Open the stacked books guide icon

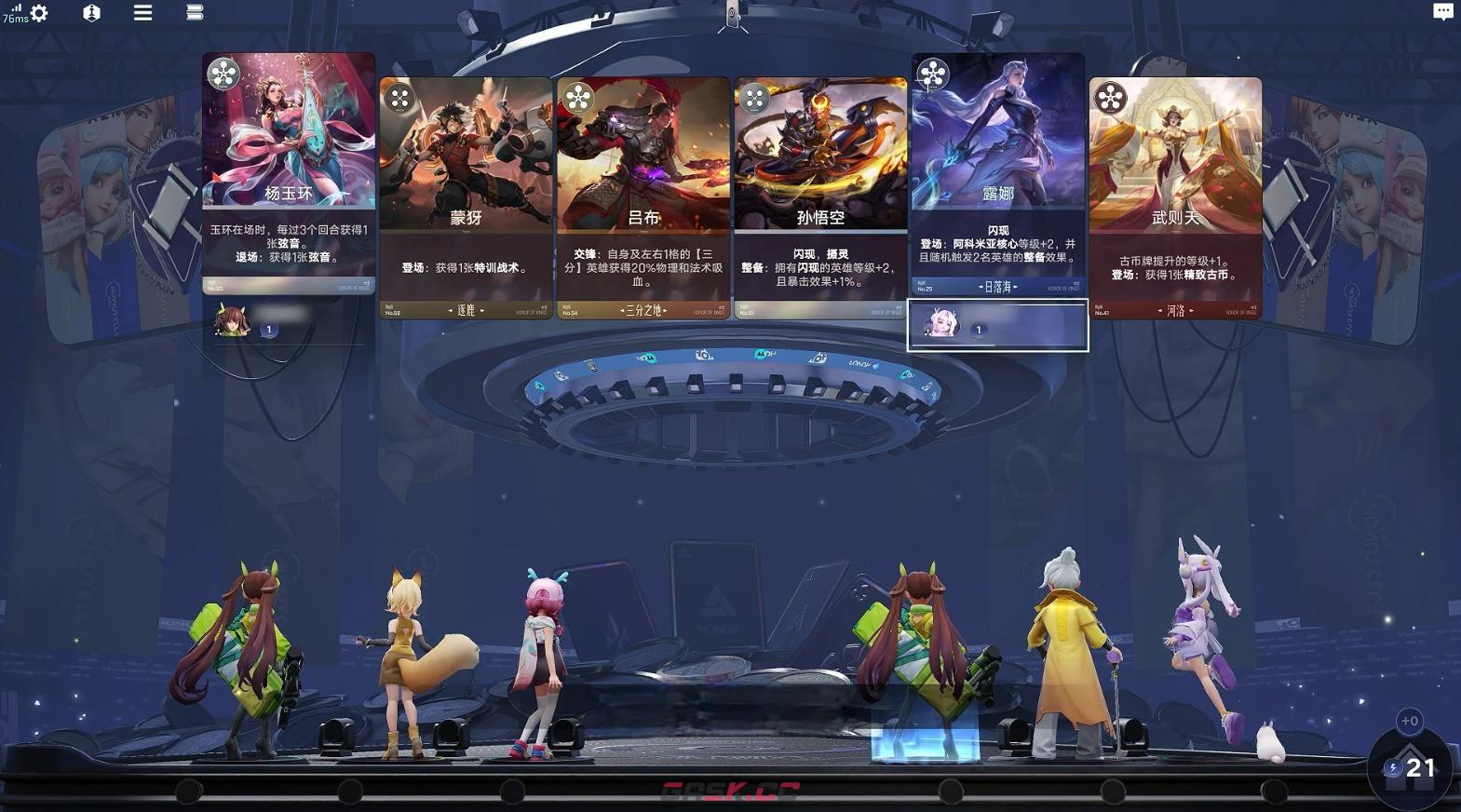tap(195, 13)
